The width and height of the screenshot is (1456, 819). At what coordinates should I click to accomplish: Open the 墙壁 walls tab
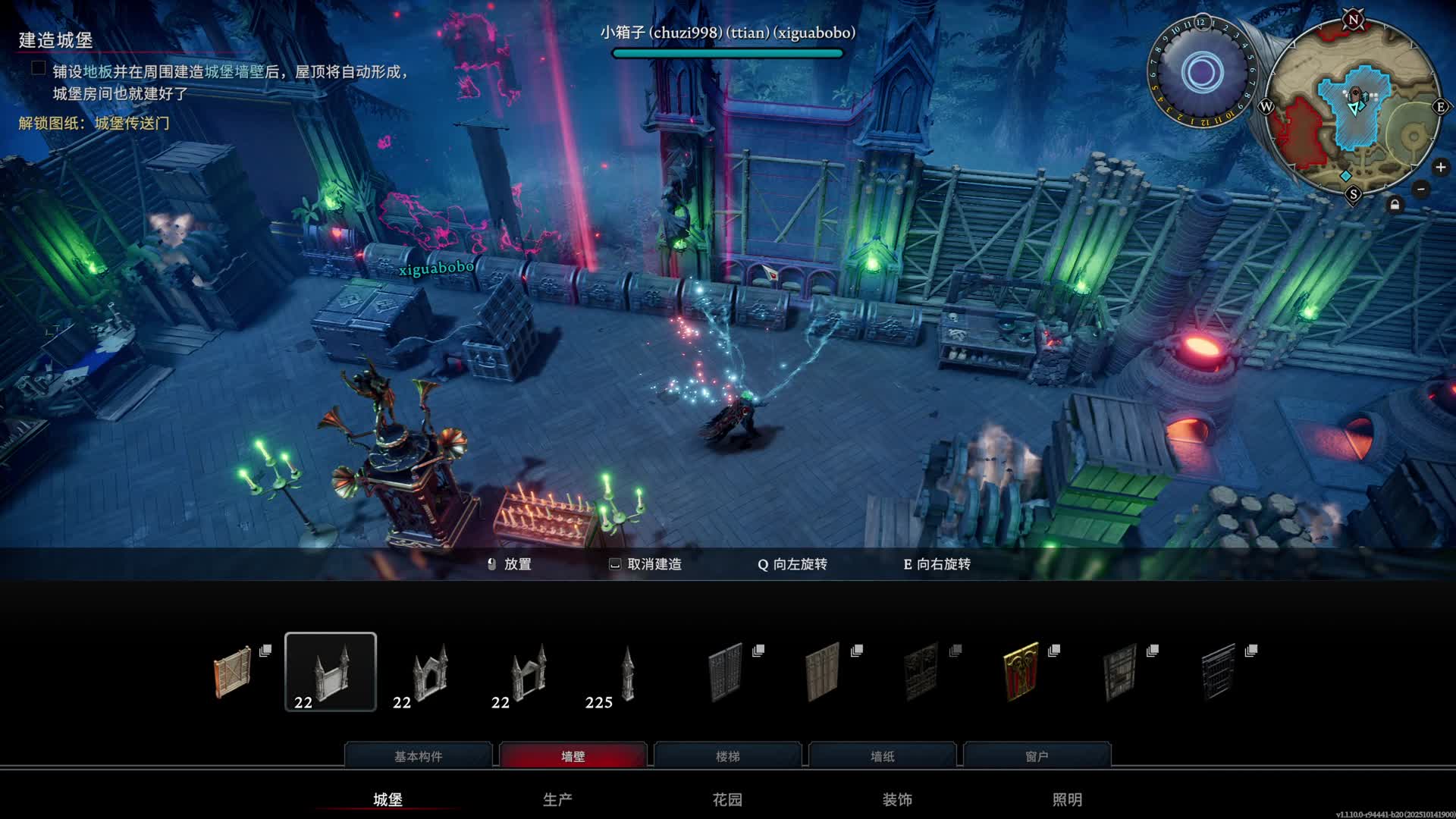click(573, 756)
